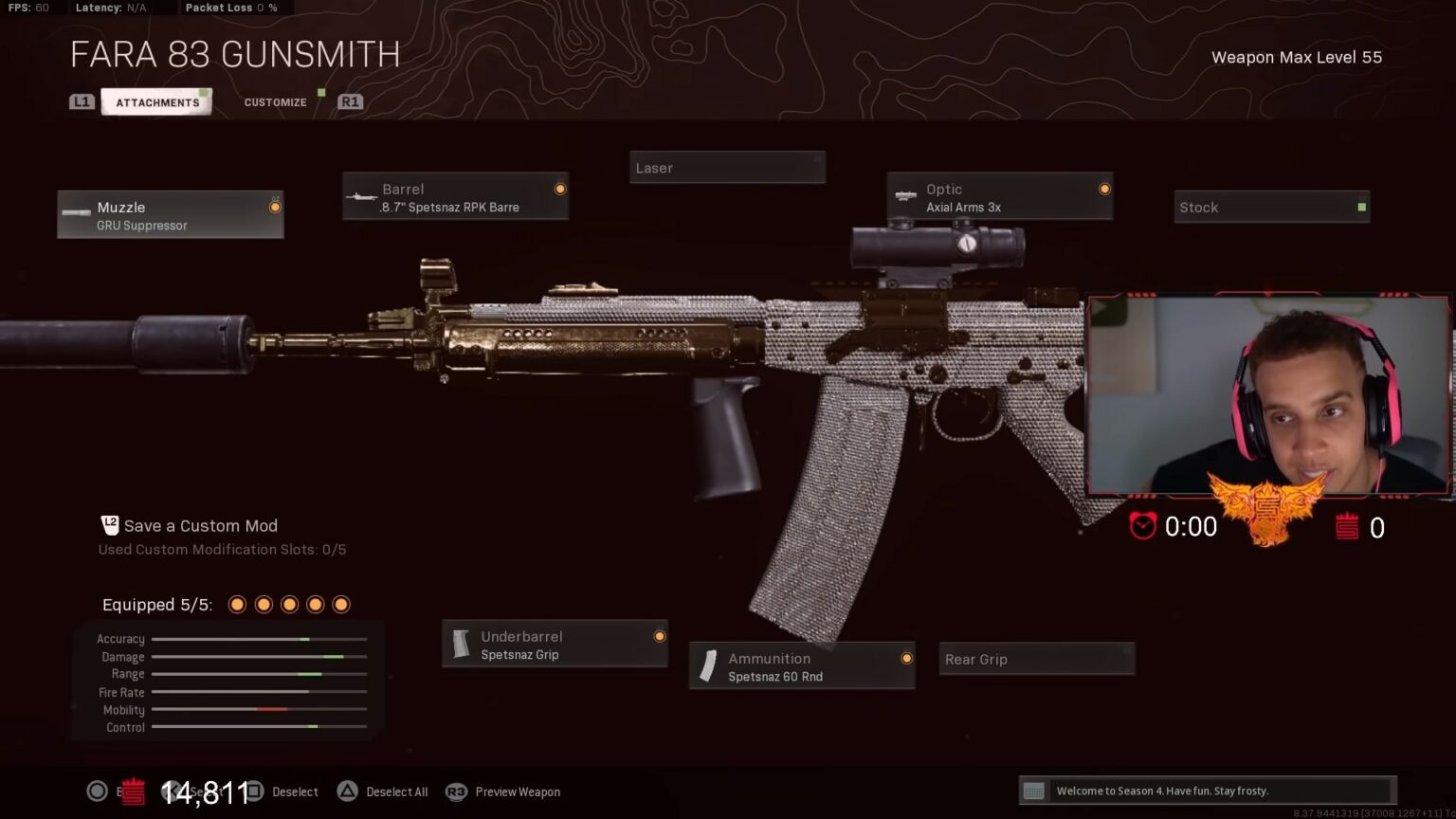Click the Underbarrel grip icon
The width and height of the screenshot is (1456, 819).
[x=462, y=645]
